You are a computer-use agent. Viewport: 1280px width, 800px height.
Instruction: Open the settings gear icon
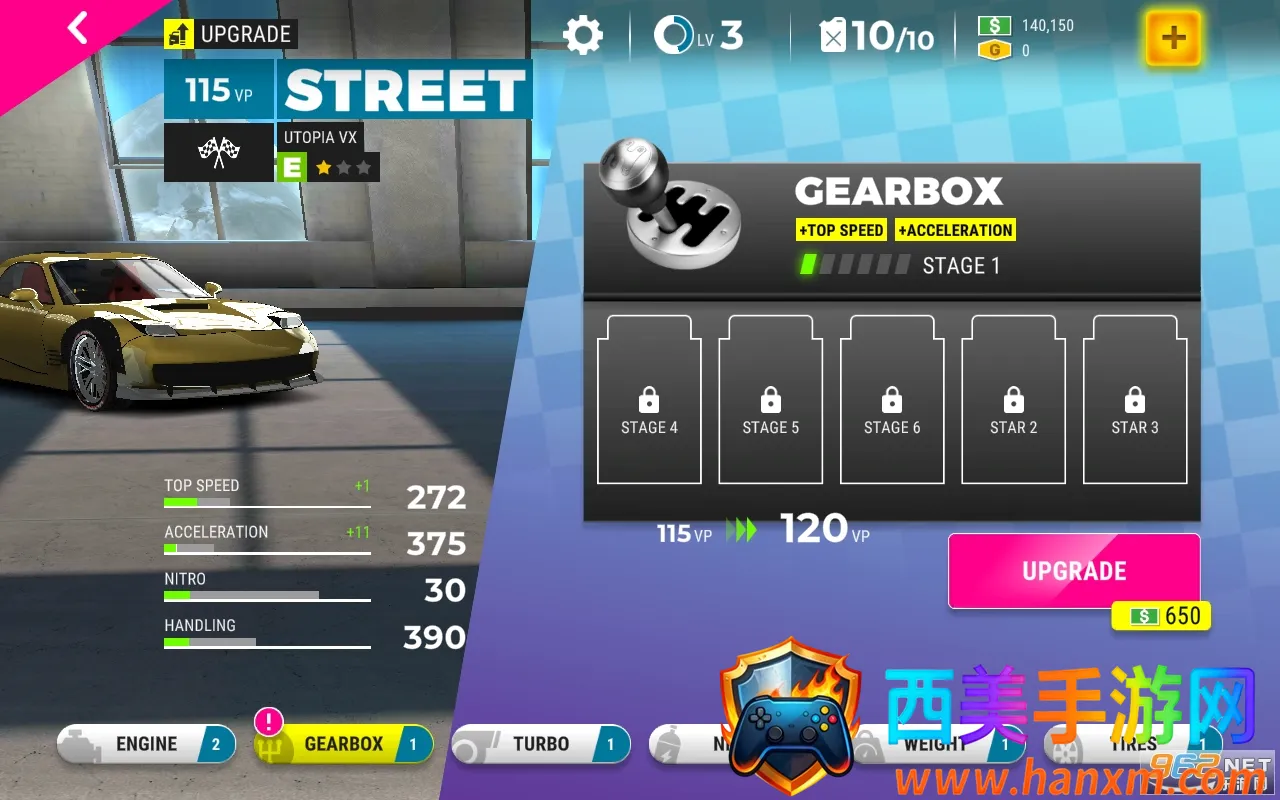point(582,36)
